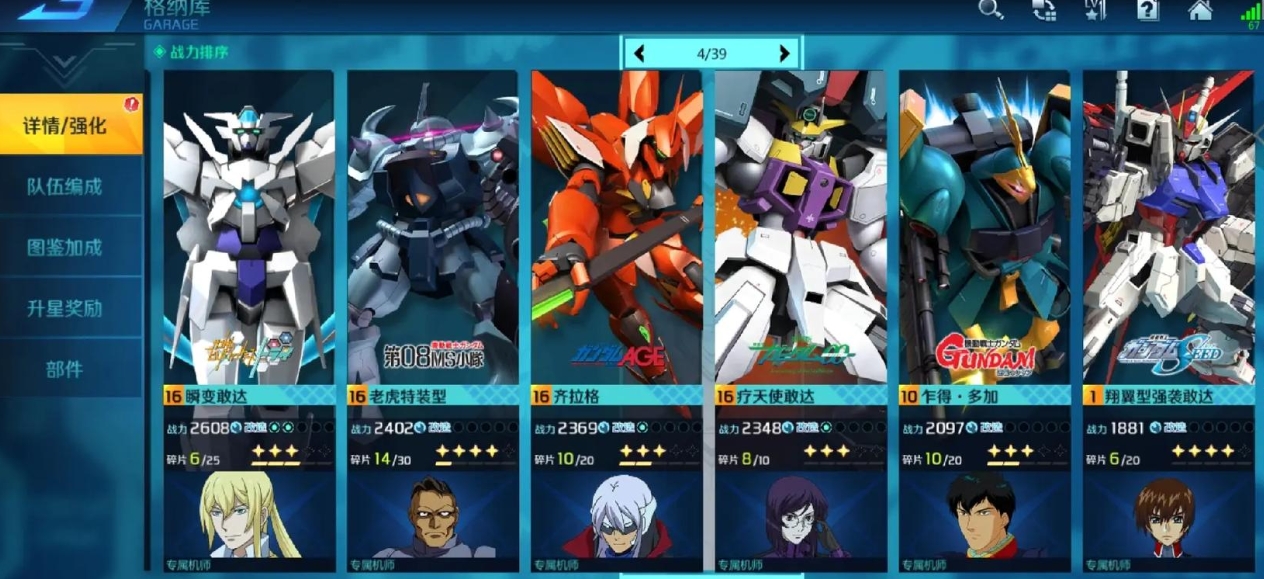This screenshot has width=1264, height=579.
Task: Select the 升星奖励 star-up rewards tab
Action: (66, 309)
